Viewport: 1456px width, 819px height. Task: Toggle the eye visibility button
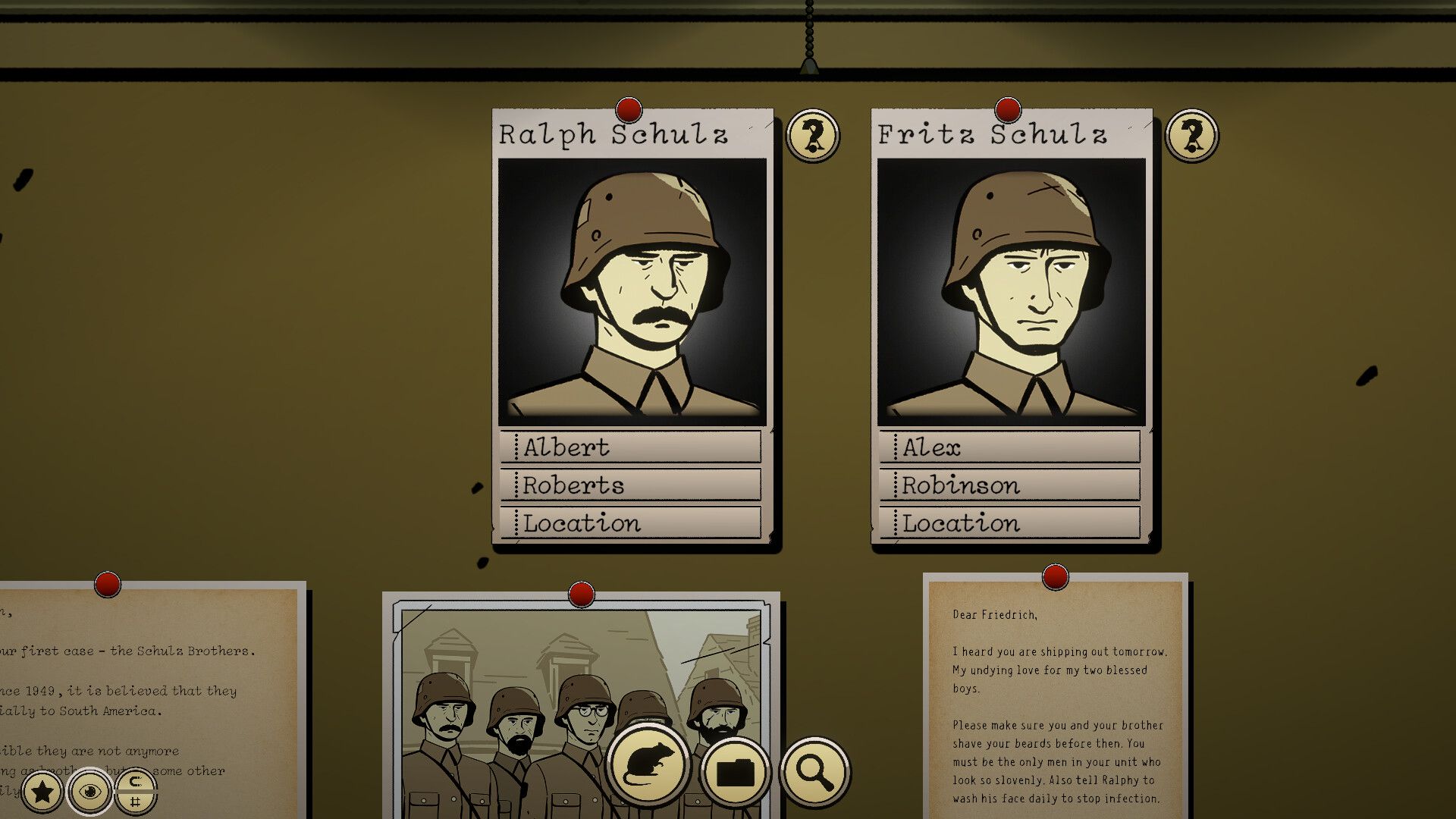point(90,792)
